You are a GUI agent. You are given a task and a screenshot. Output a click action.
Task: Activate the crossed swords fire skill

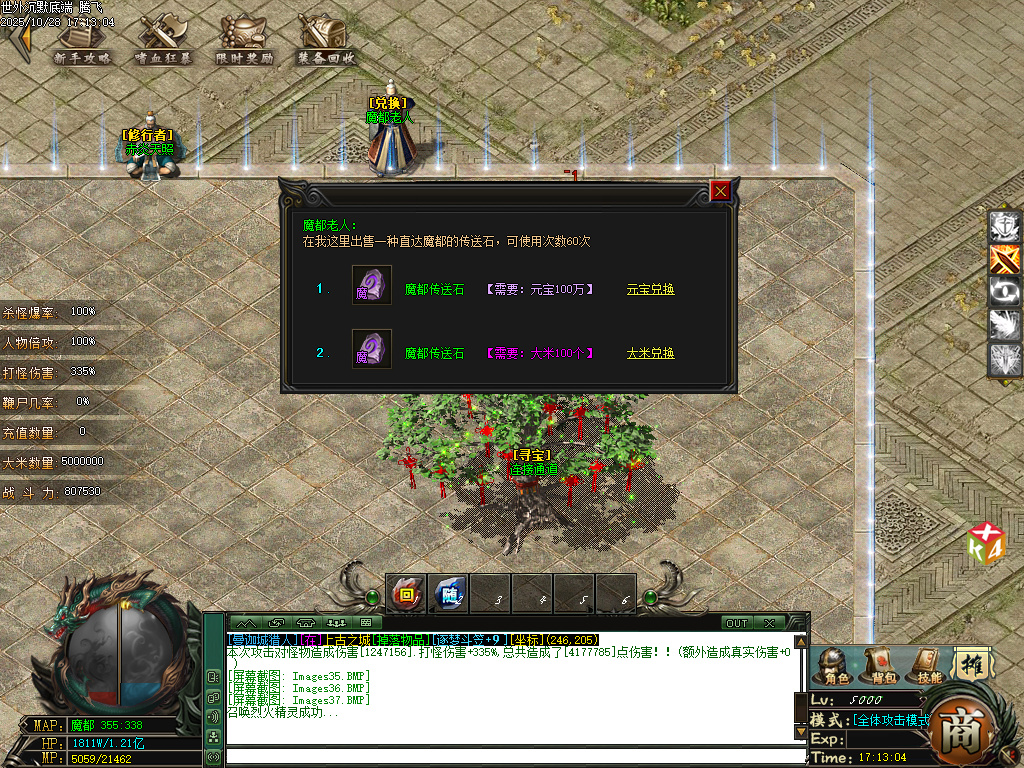click(x=1005, y=260)
